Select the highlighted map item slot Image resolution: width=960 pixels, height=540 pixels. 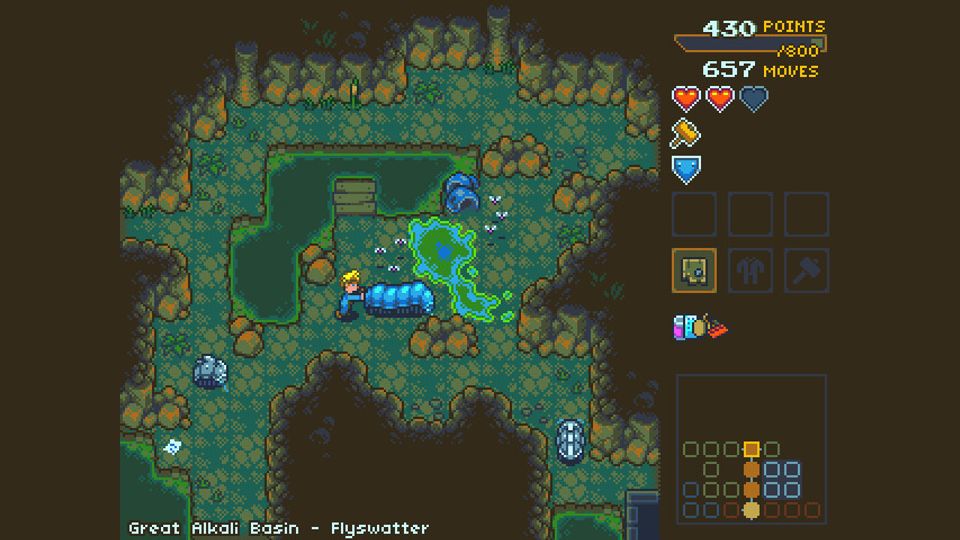(x=694, y=270)
